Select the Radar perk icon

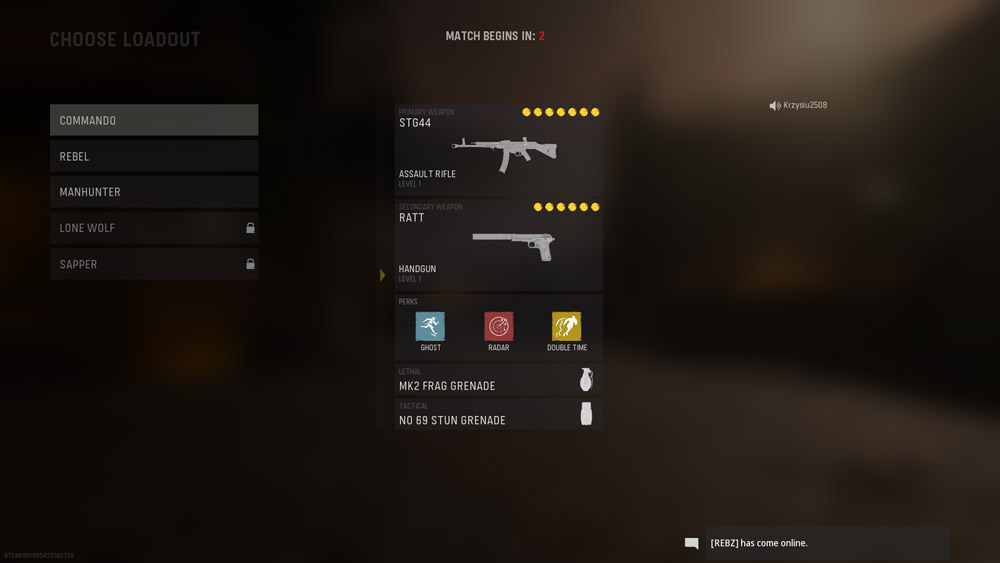[499, 326]
